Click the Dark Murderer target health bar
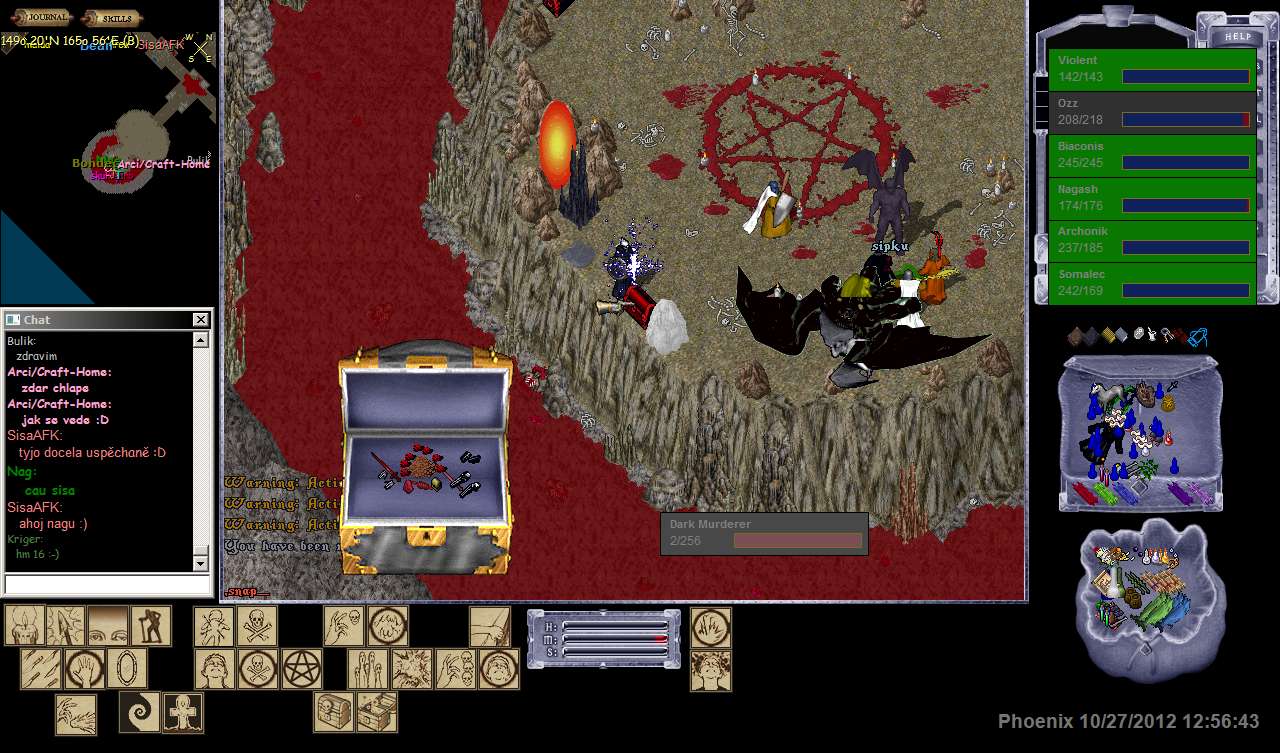Image resolution: width=1280 pixels, height=753 pixels. [x=764, y=534]
